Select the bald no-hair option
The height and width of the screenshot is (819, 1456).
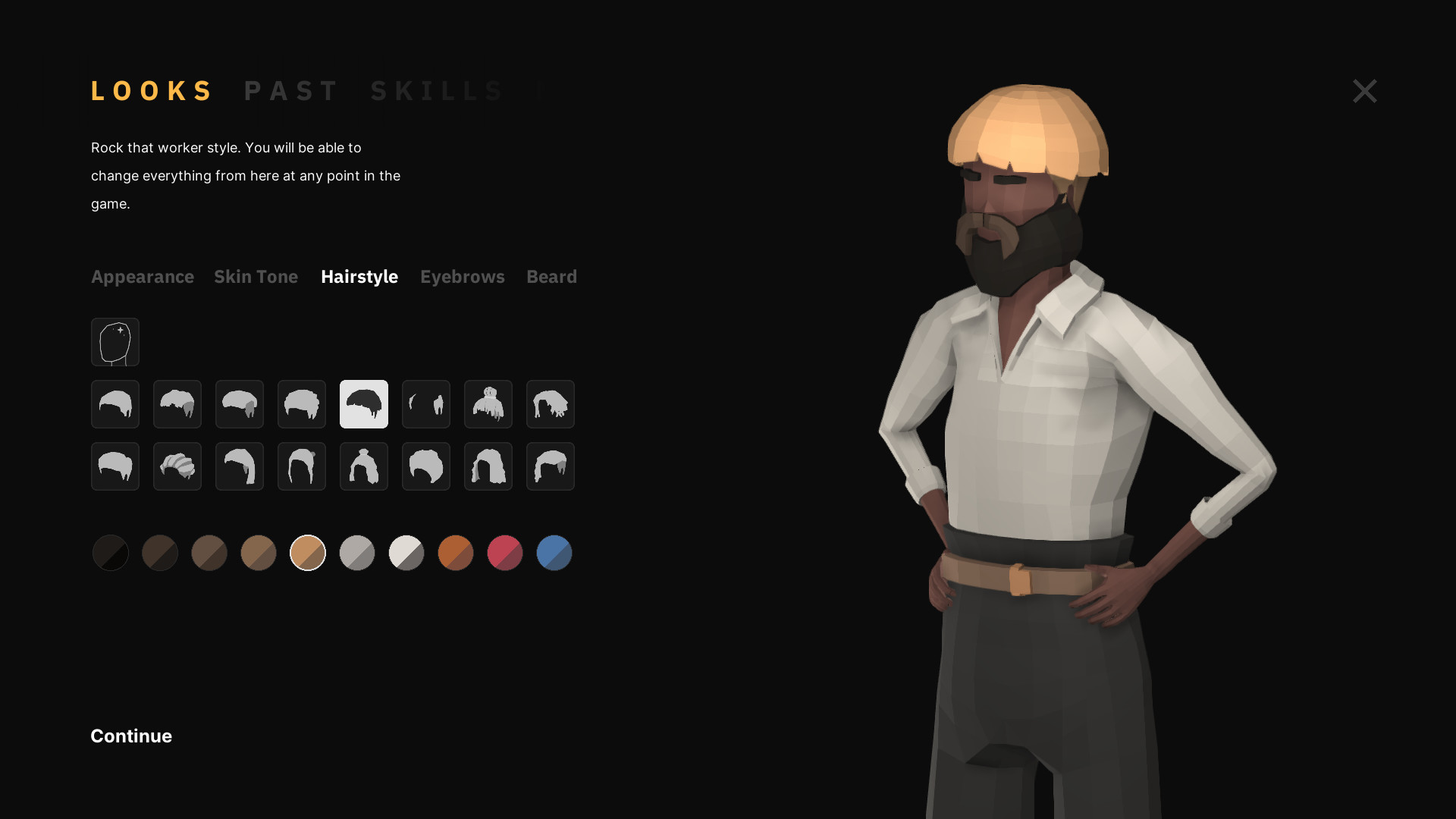(115, 342)
